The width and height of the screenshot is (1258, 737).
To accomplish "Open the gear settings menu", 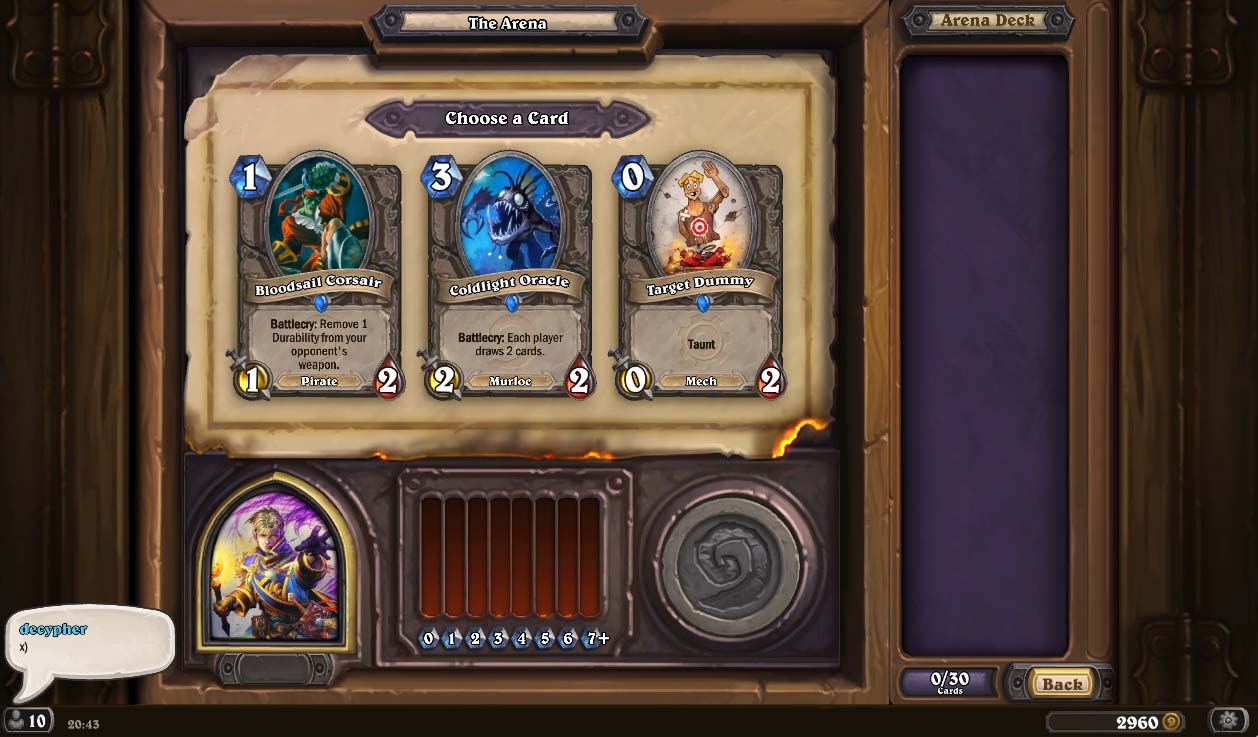I will (x=1228, y=720).
